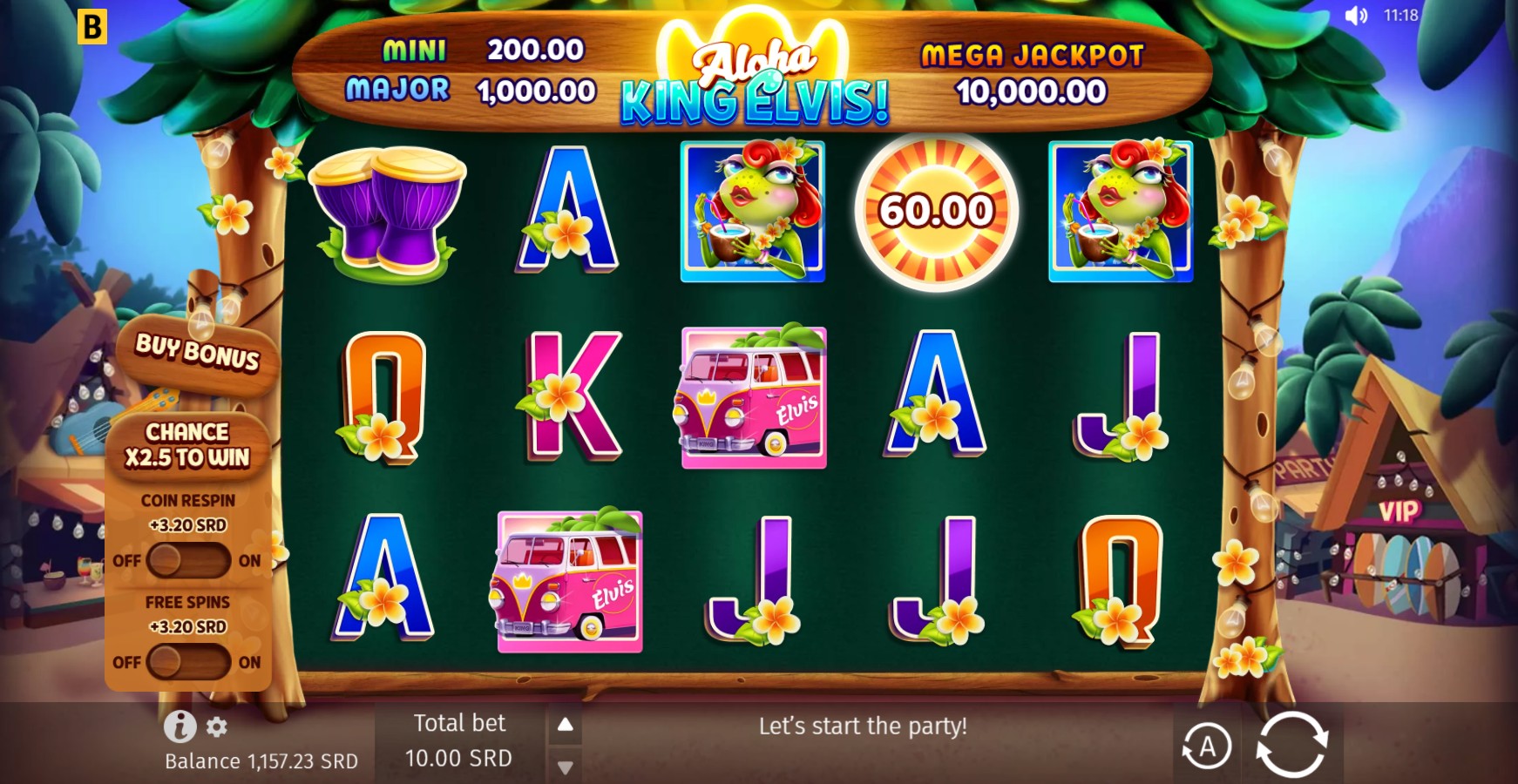Increase the total bet amount
Viewport: 1518px width, 784px height.
coord(566,725)
